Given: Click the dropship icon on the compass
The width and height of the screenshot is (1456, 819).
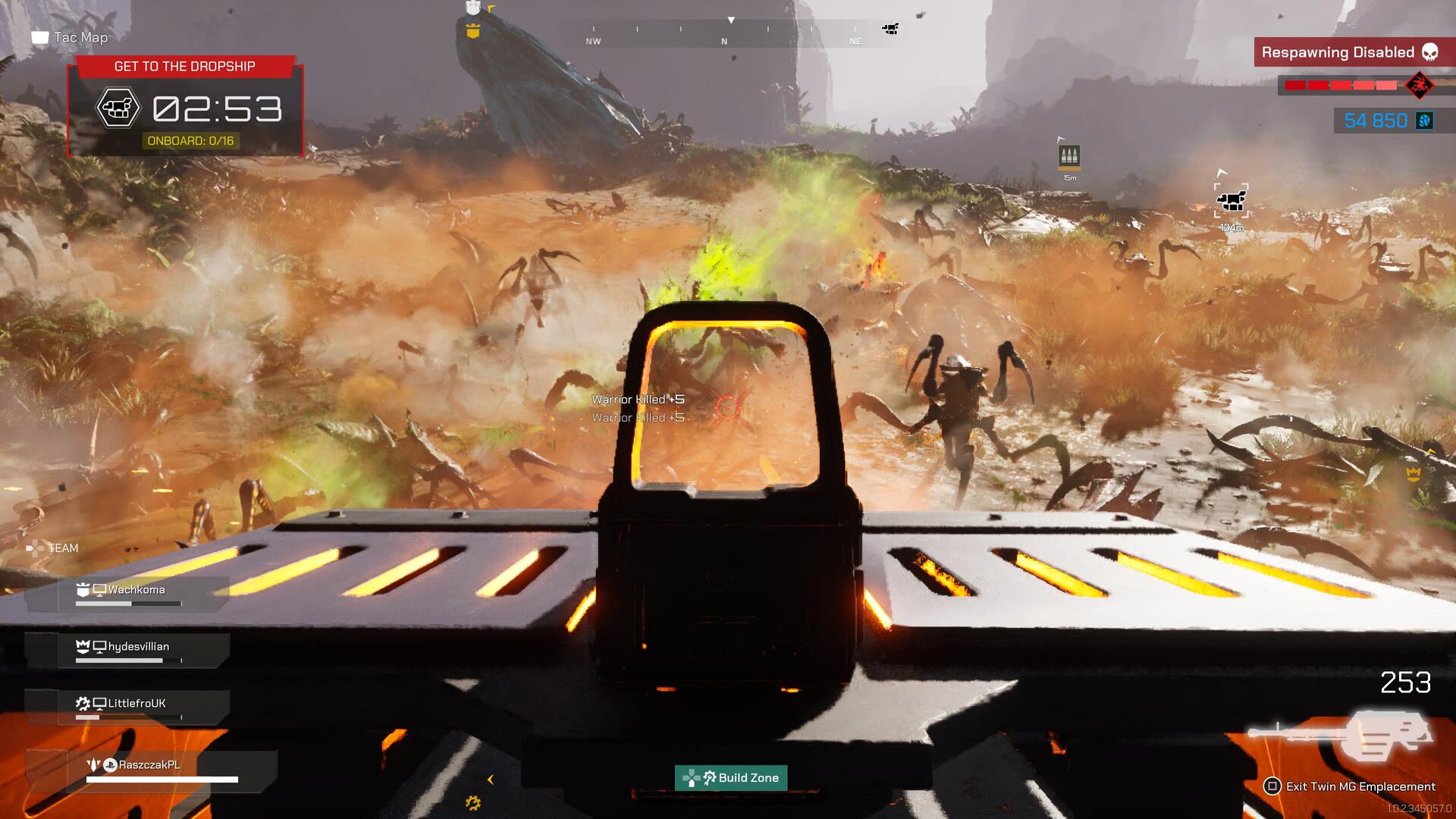Looking at the screenshot, I should (890, 29).
